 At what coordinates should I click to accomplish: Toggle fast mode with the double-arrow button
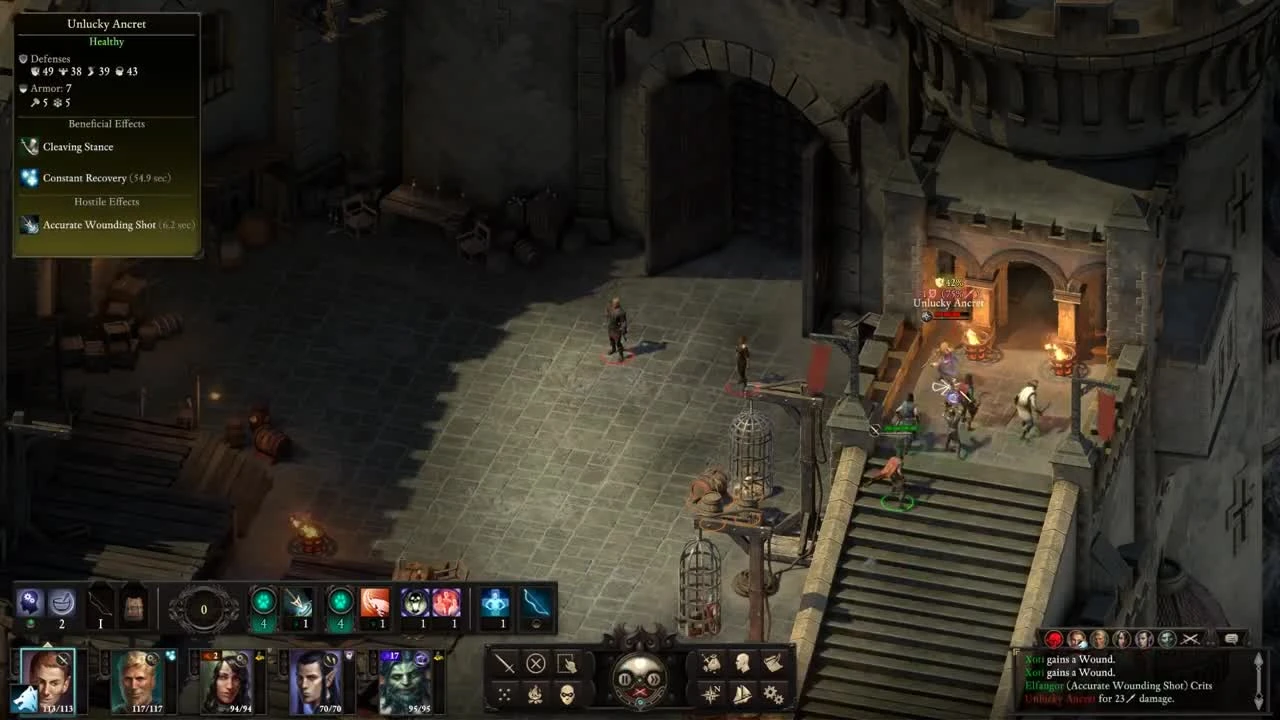(655, 679)
